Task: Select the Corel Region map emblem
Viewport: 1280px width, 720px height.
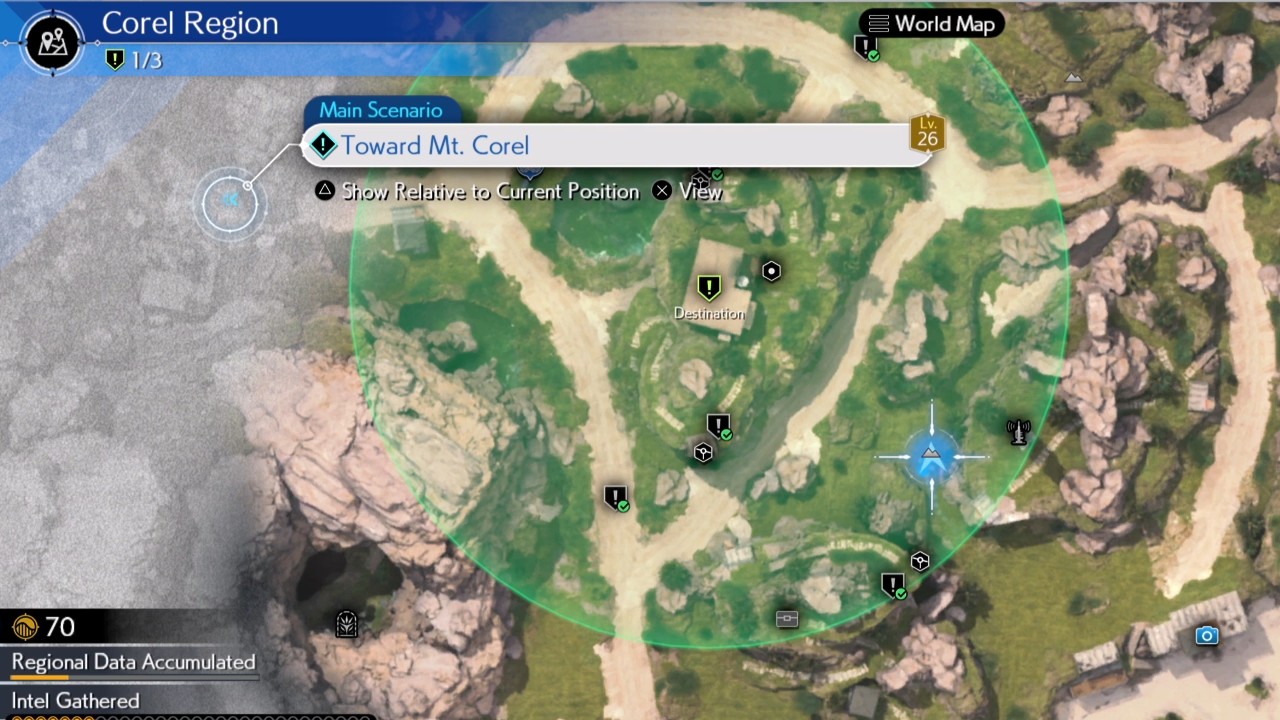Action: pos(52,42)
